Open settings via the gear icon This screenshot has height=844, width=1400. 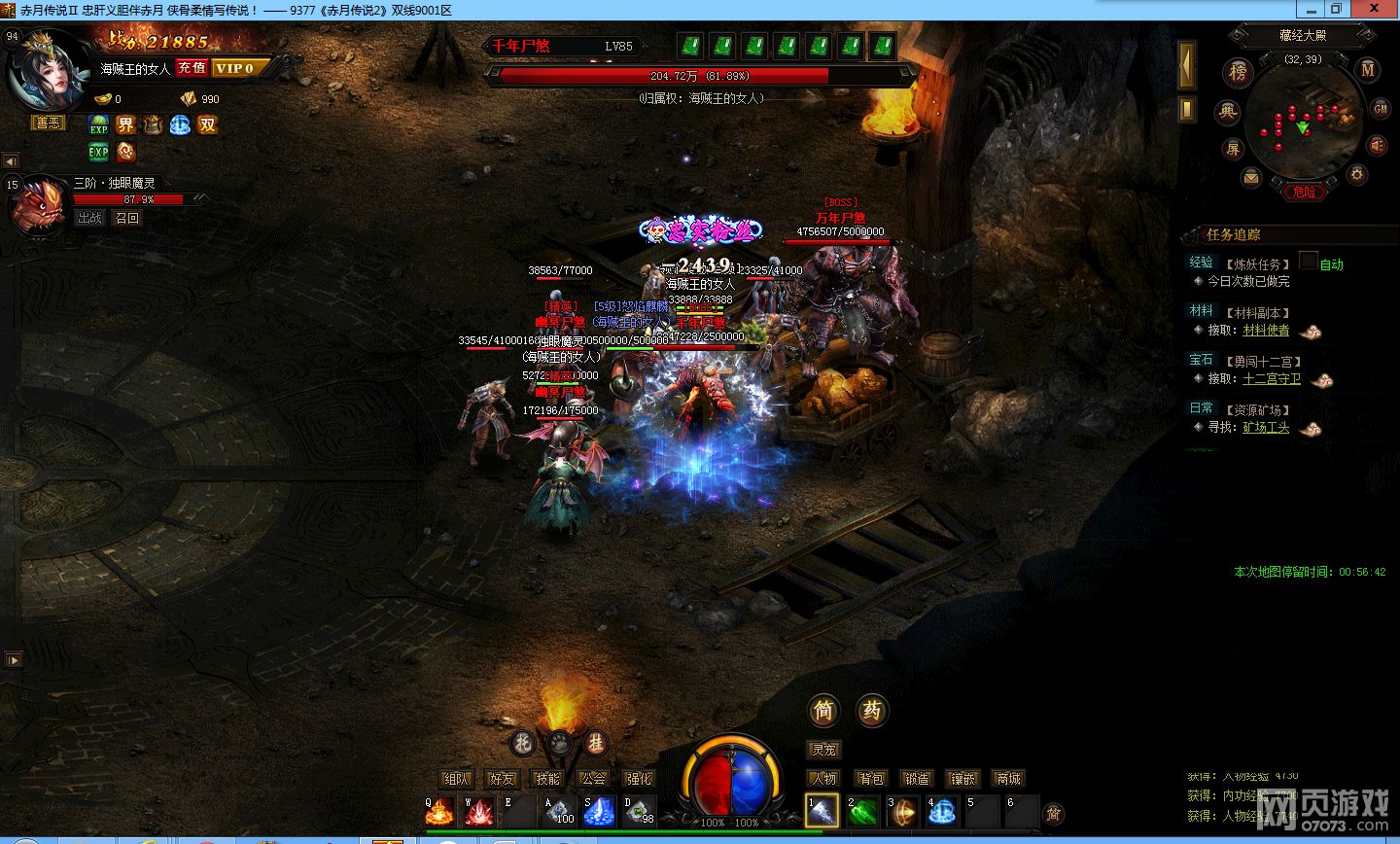click(x=1357, y=174)
